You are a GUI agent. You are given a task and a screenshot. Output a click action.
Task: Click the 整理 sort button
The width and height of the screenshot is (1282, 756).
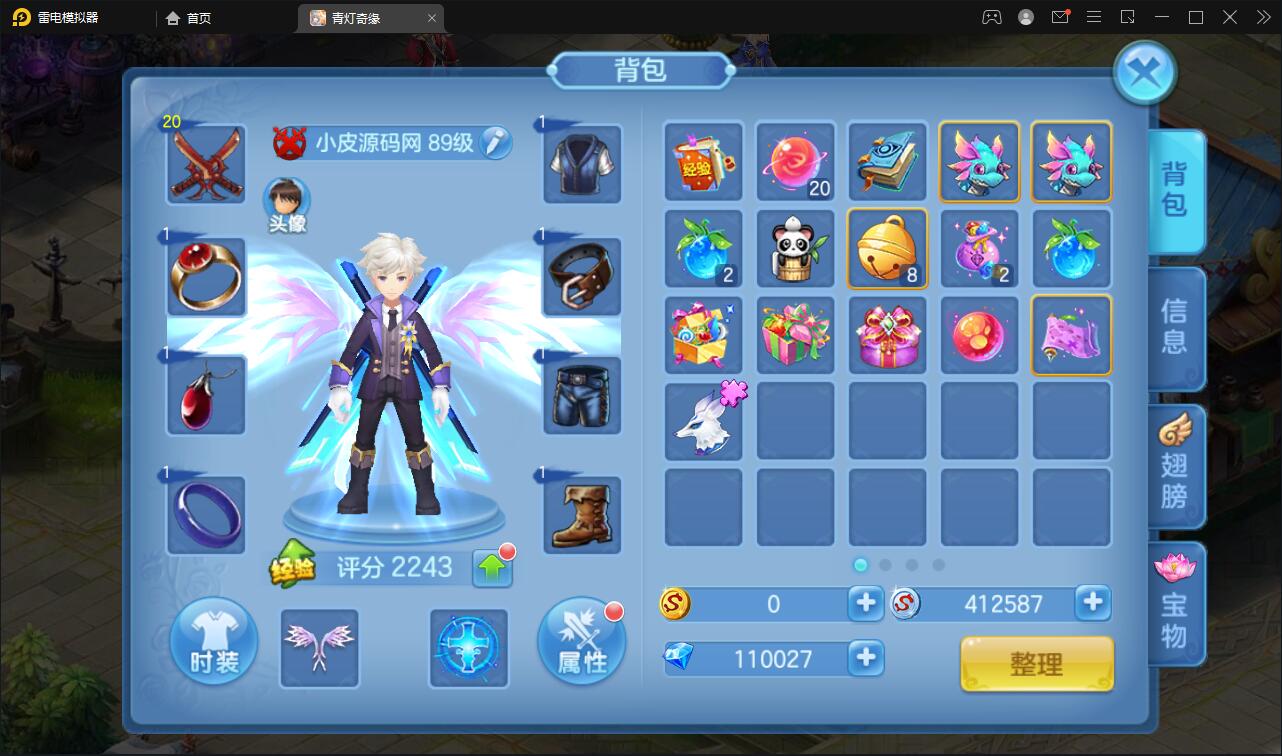click(x=1037, y=663)
